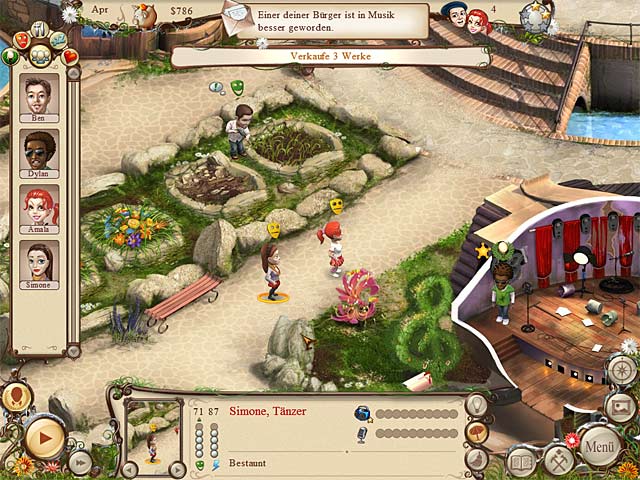Click the light bulb idea button
640x480 pixels.
click(477, 405)
